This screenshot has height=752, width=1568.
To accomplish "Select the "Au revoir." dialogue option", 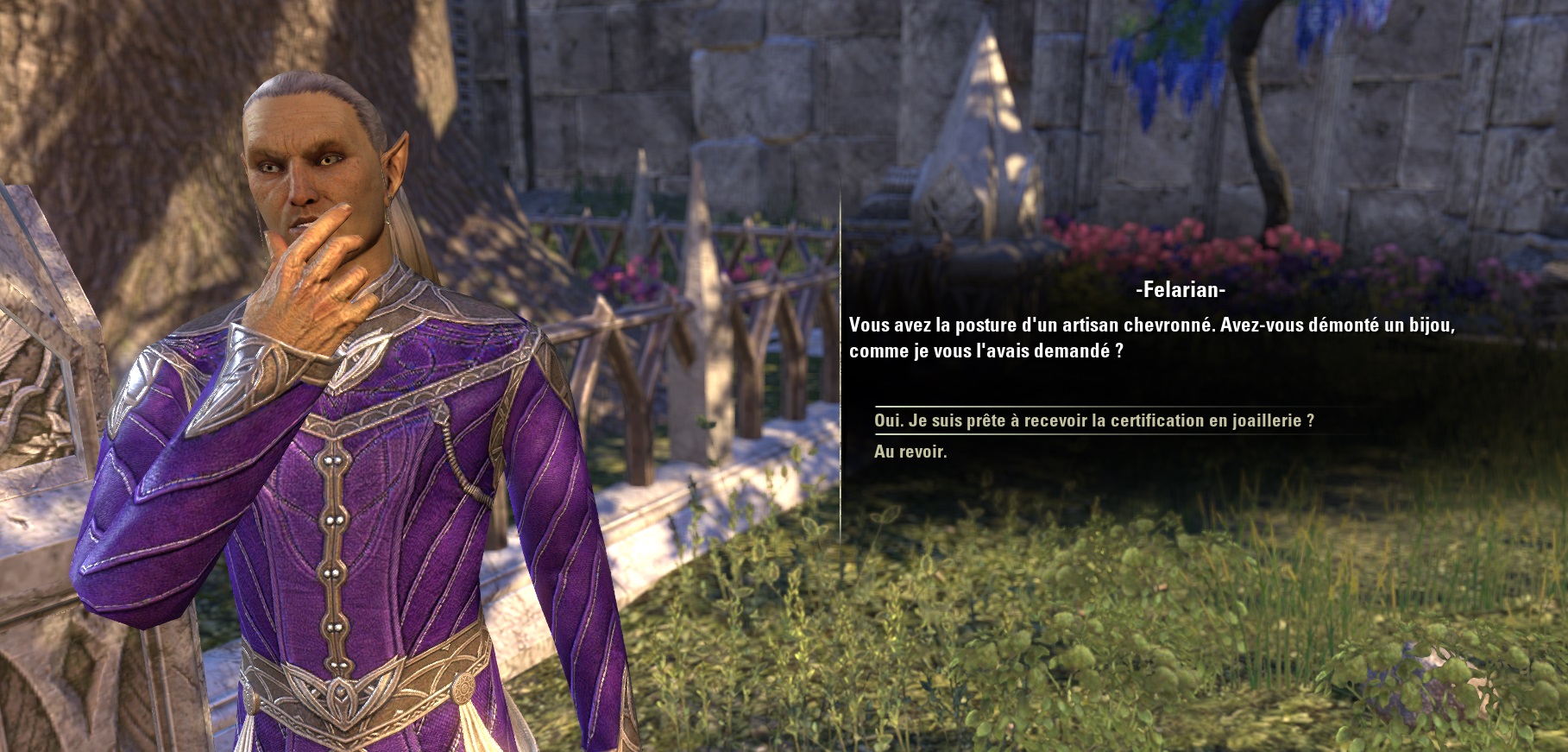I will pyautogui.click(x=910, y=452).
